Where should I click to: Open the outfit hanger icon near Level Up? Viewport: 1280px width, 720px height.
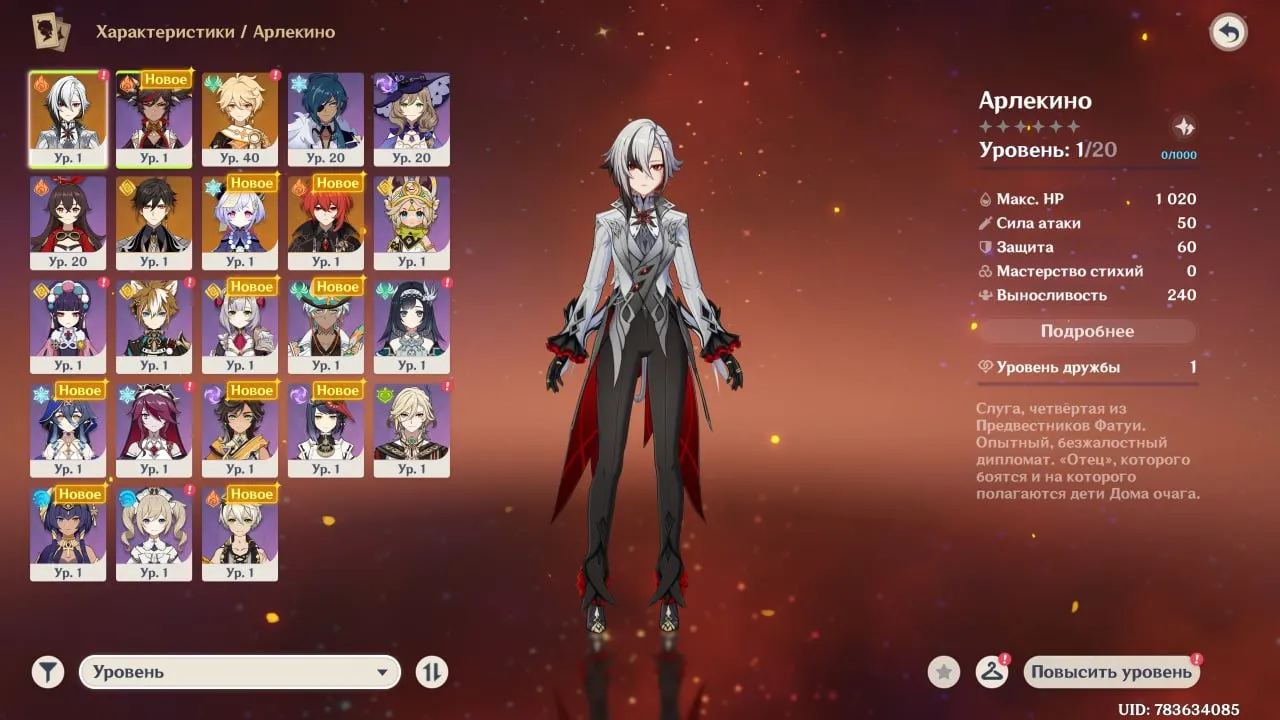[992, 672]
